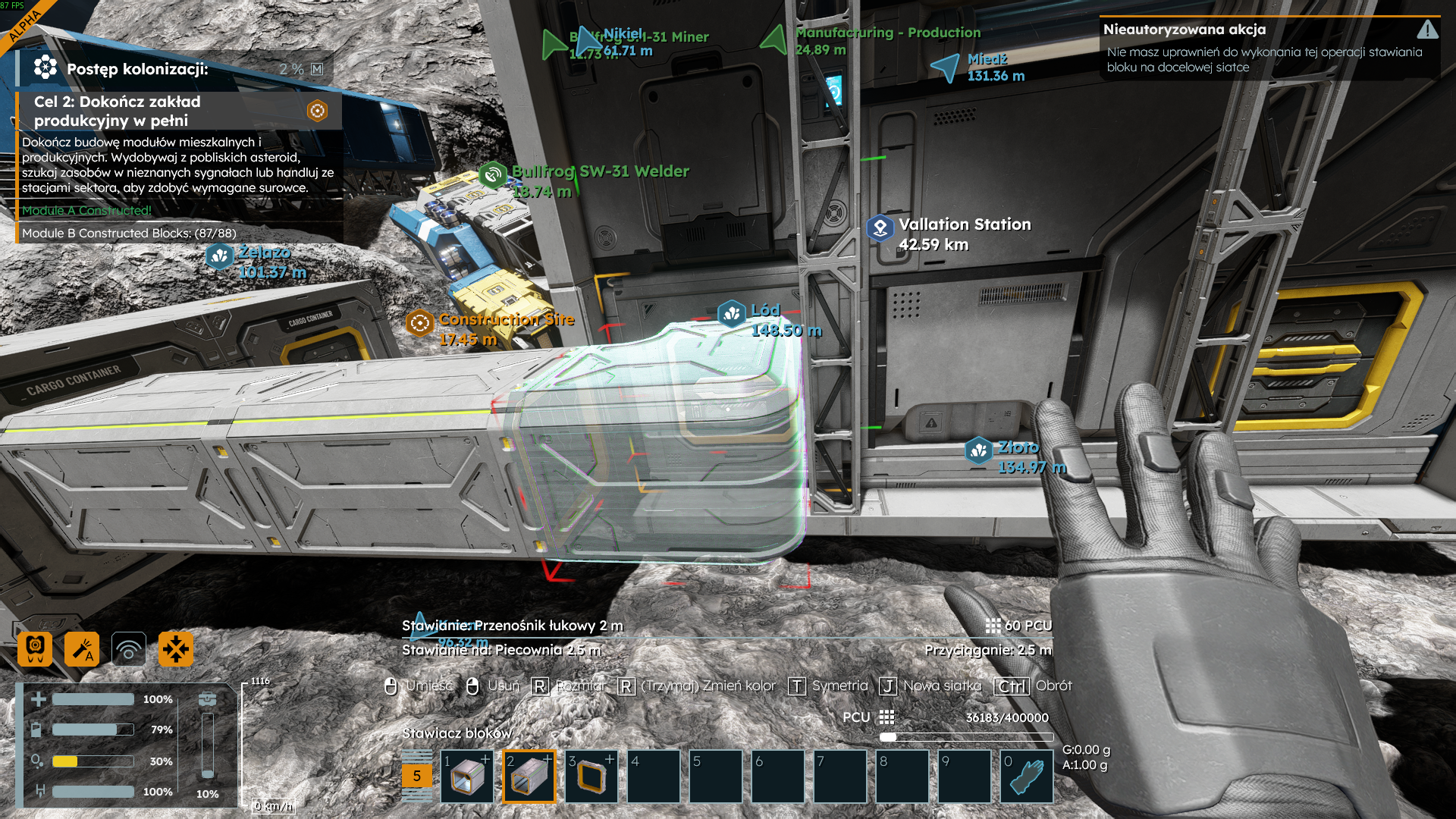Screen dimensions: 1456x819
Task: Select the Żelazo ore signal marker
Action: tap(220, 256)
